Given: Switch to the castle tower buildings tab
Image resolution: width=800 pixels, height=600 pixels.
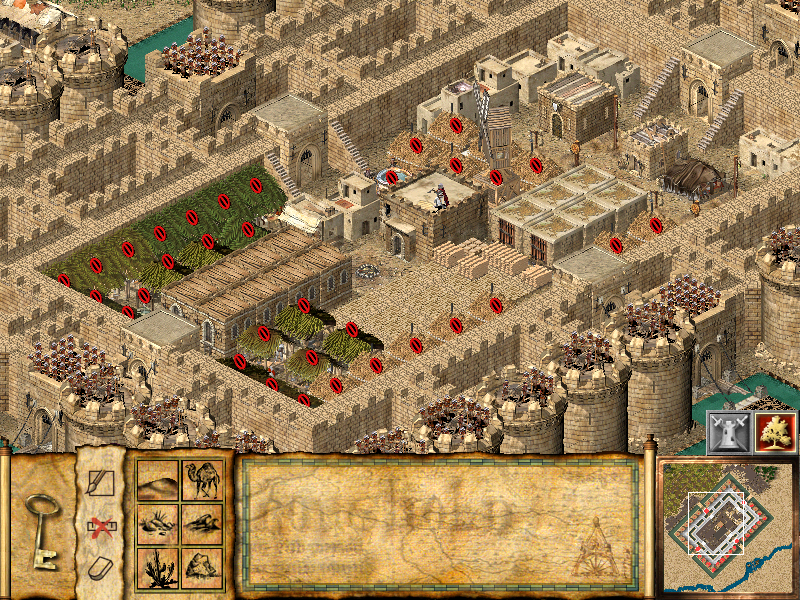Looking at the screenshot, I should (x=728, y=431).
